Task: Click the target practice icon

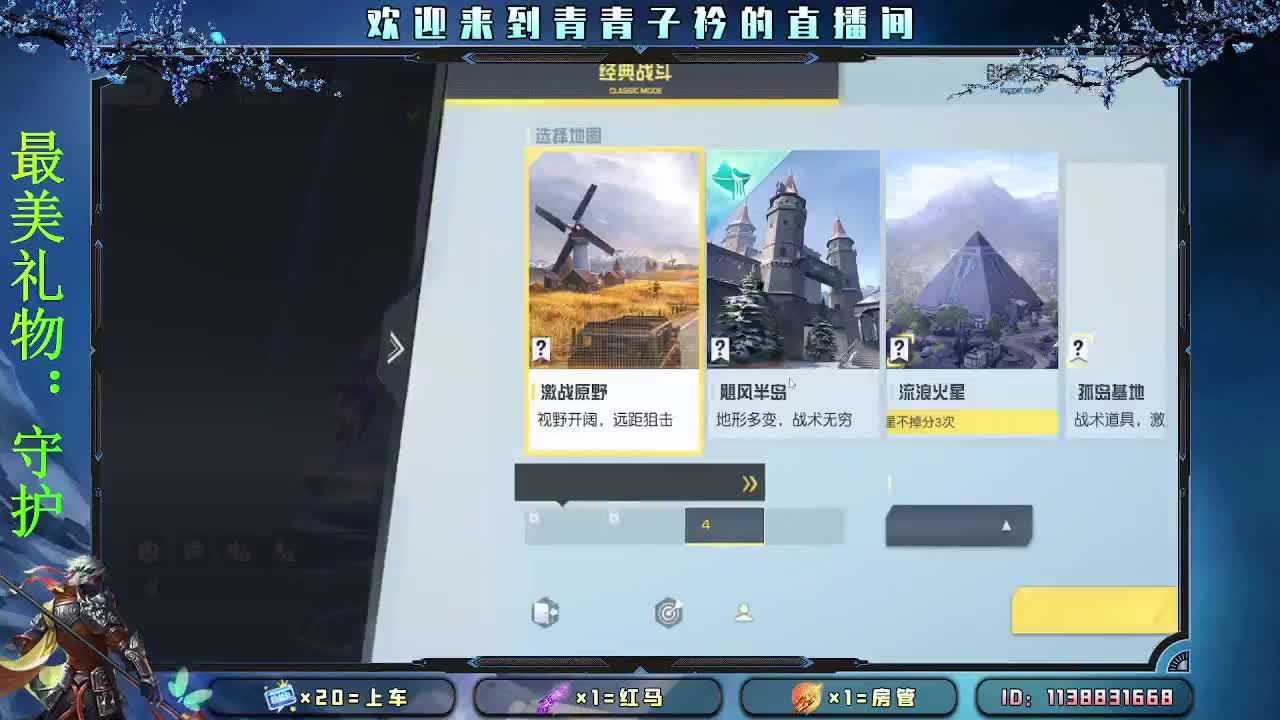Action: coord(668,614)
